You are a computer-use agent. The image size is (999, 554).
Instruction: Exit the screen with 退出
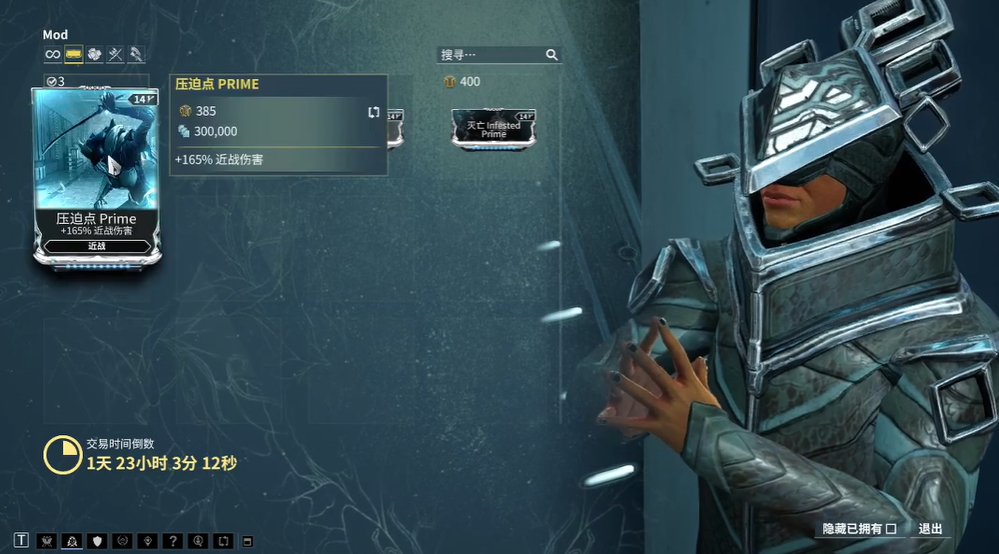click(930, 529)
